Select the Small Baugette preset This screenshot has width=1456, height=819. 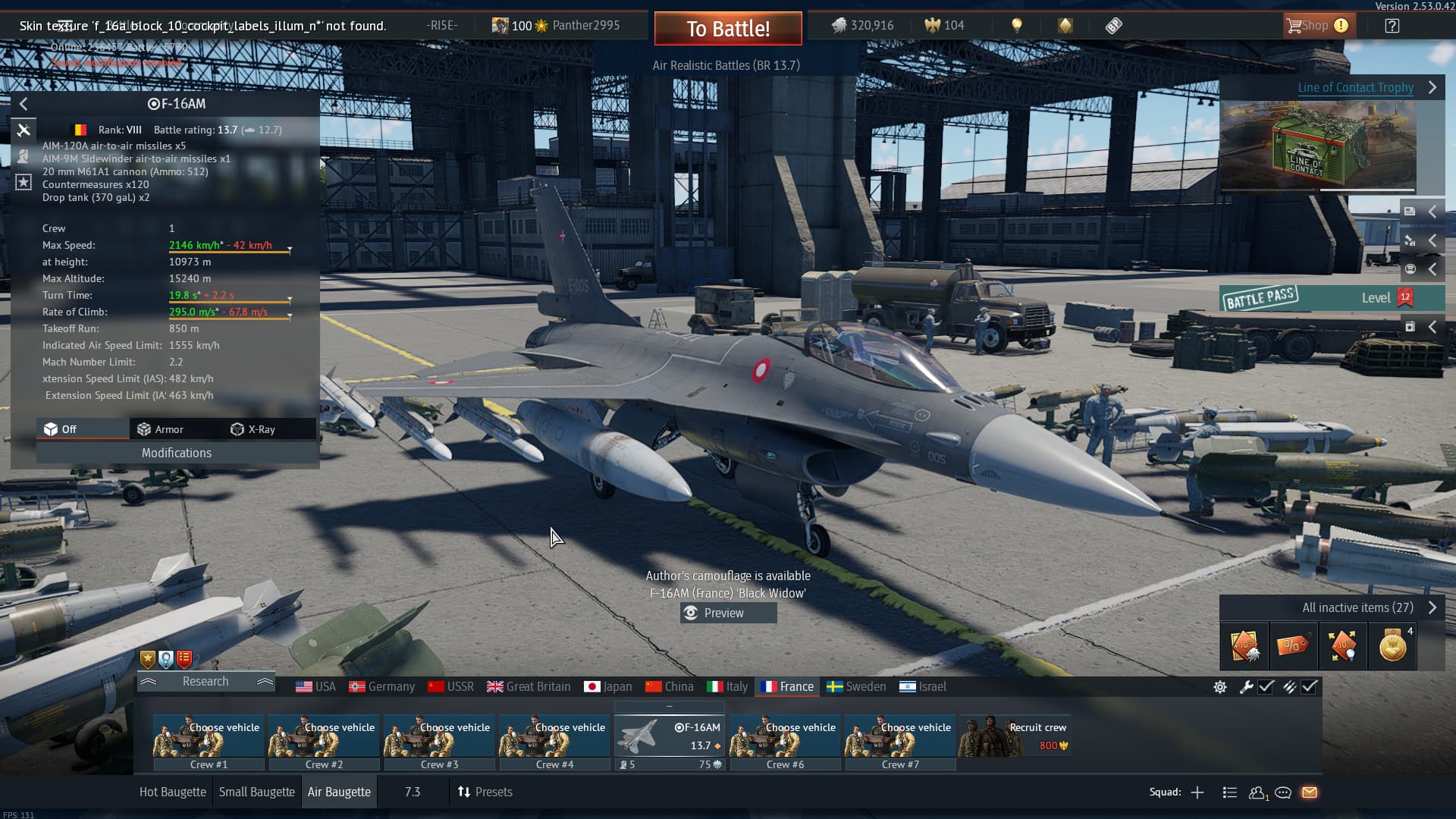(256, 792)
